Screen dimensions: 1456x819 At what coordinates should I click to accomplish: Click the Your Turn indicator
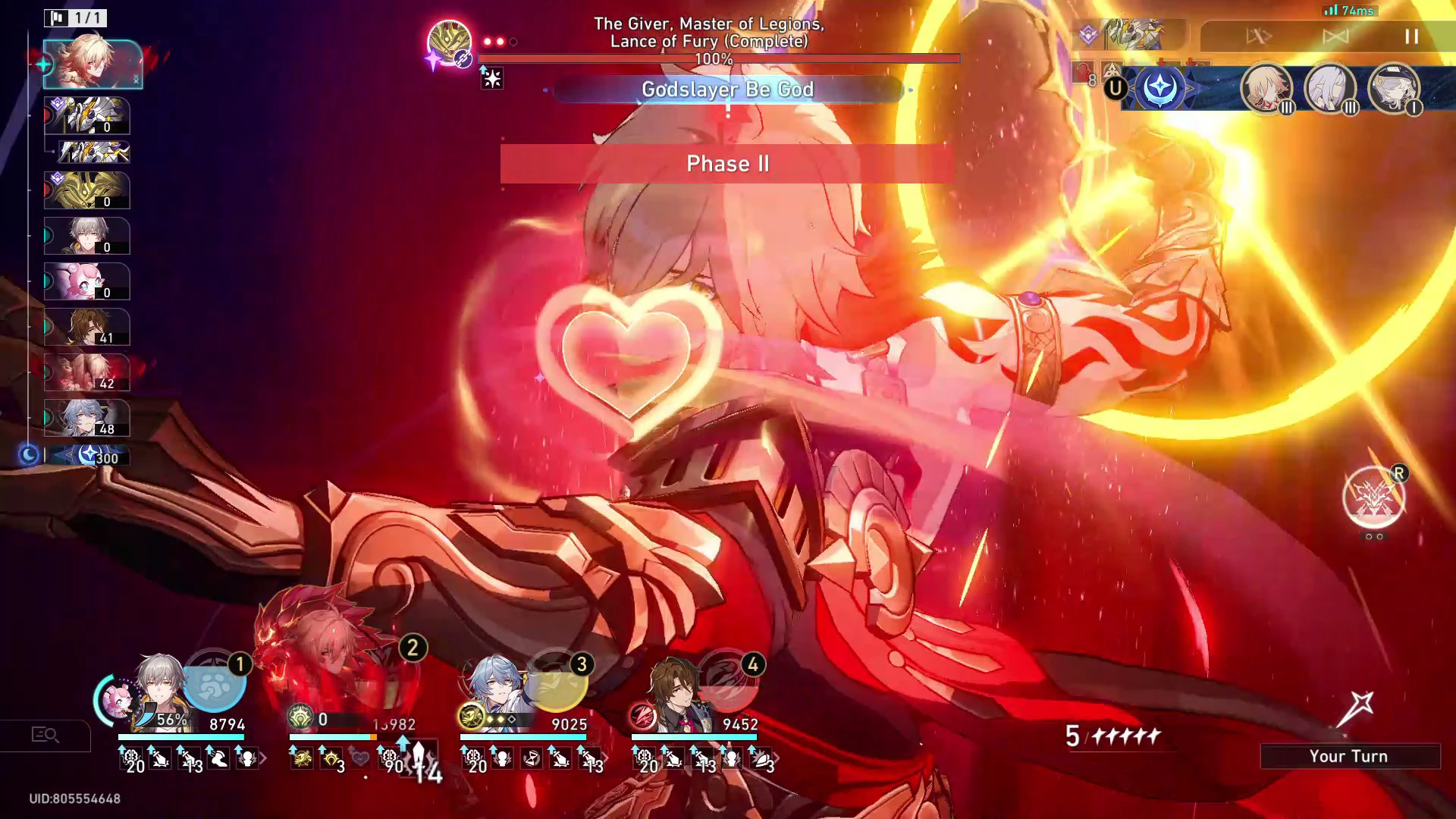[x=1349, y=755]
